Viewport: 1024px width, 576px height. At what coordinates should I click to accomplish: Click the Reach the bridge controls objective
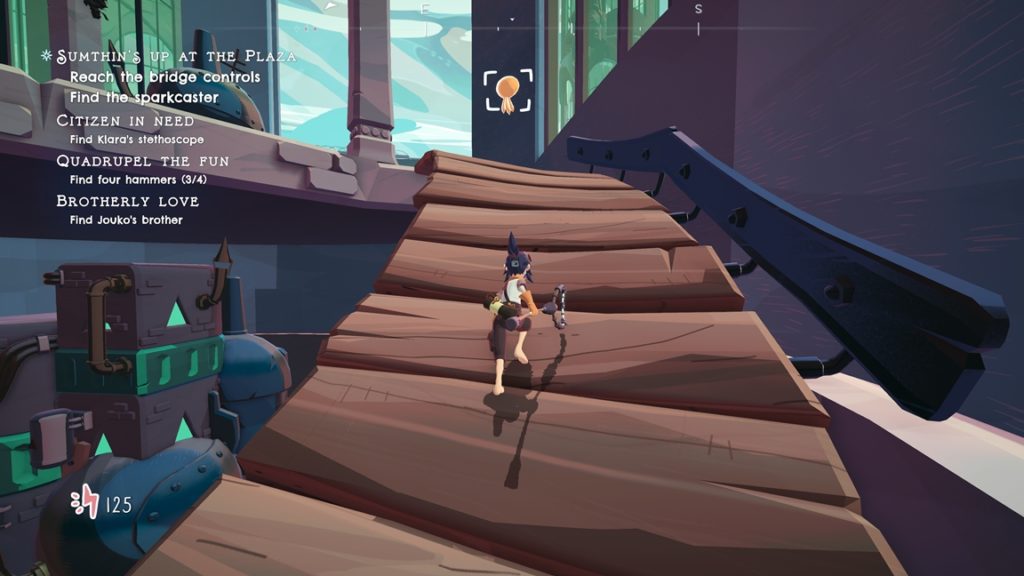pyautogui.click(x=164, y=77)
